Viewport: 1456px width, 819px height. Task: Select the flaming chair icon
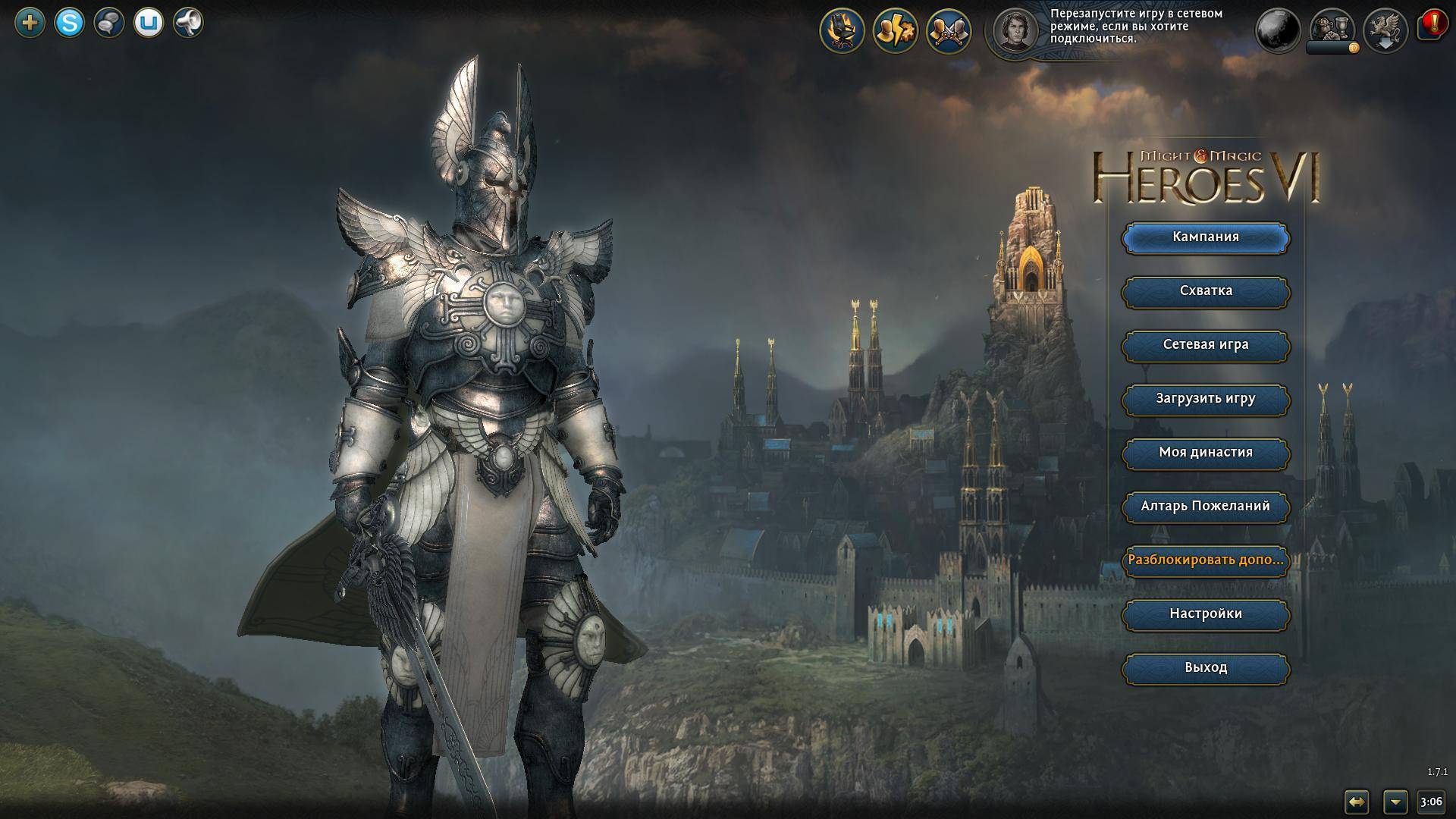tap(843, 31)
